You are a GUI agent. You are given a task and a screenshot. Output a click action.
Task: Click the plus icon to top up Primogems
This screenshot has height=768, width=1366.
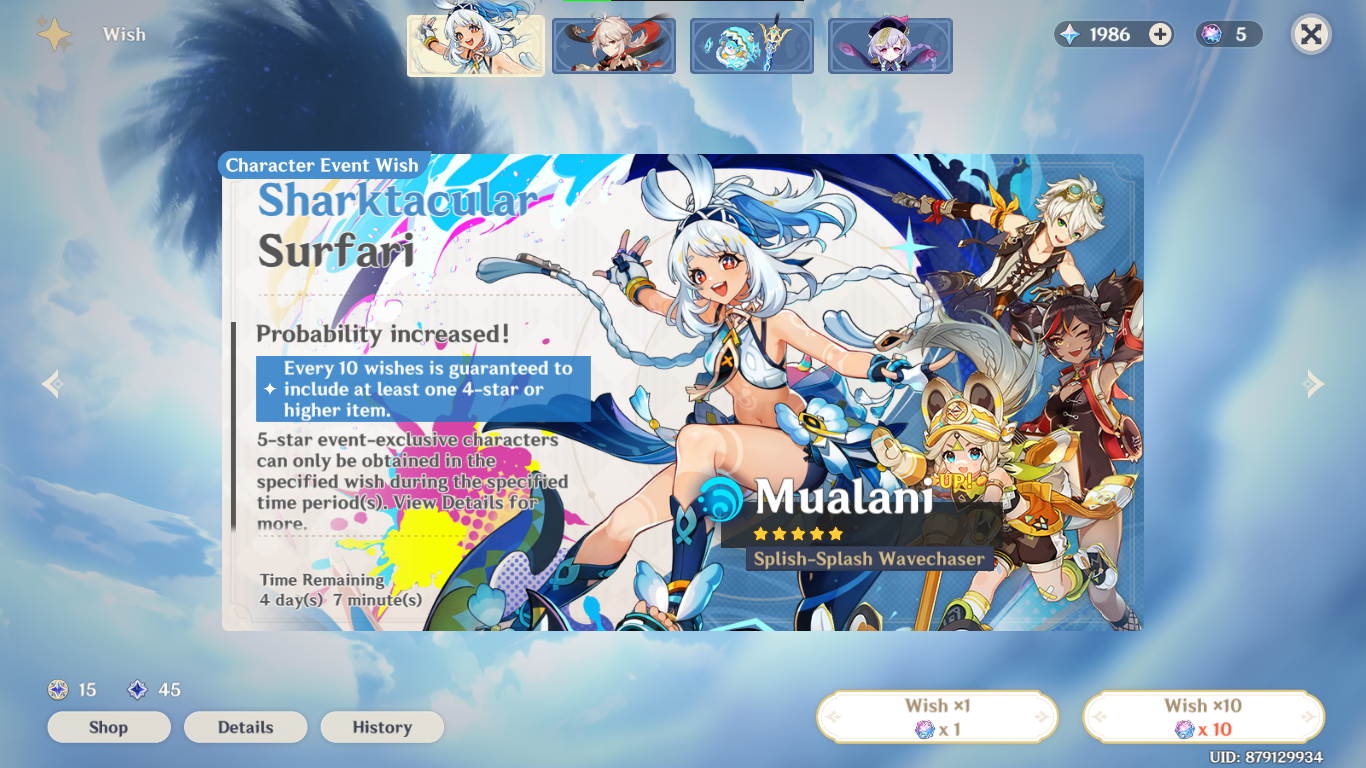coord(1158,34)
